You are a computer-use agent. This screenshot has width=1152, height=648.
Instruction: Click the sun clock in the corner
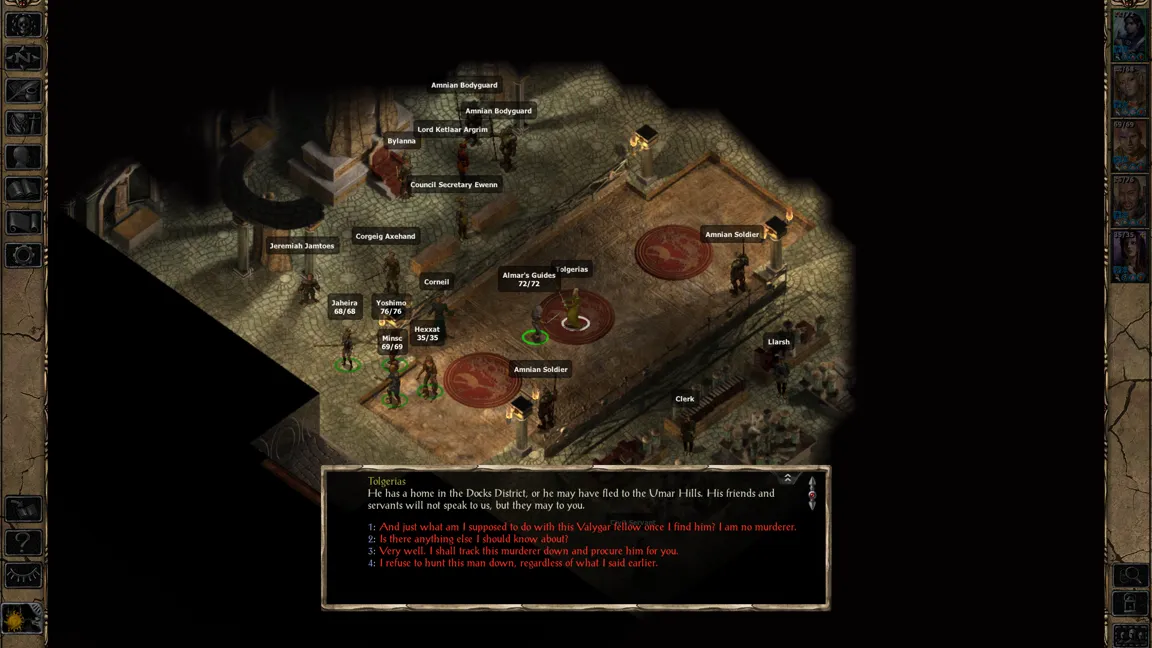[x=22, y=620]
